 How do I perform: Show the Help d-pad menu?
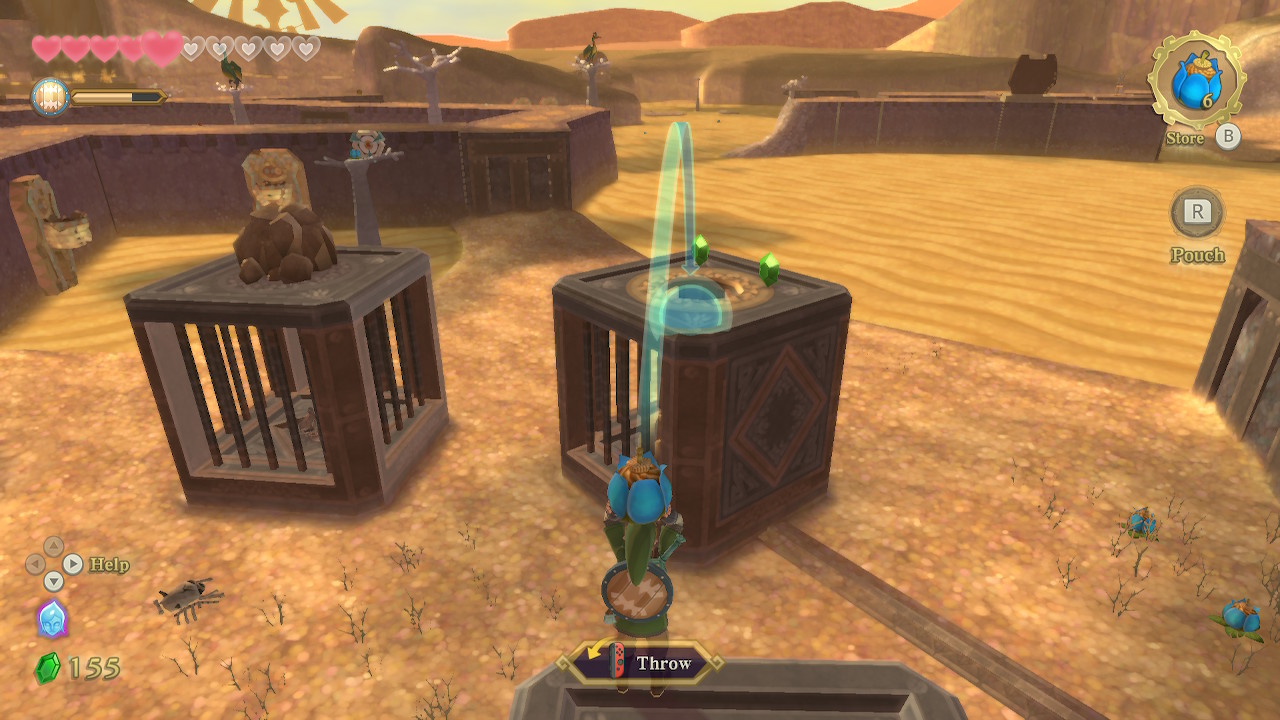pos(53,564)
